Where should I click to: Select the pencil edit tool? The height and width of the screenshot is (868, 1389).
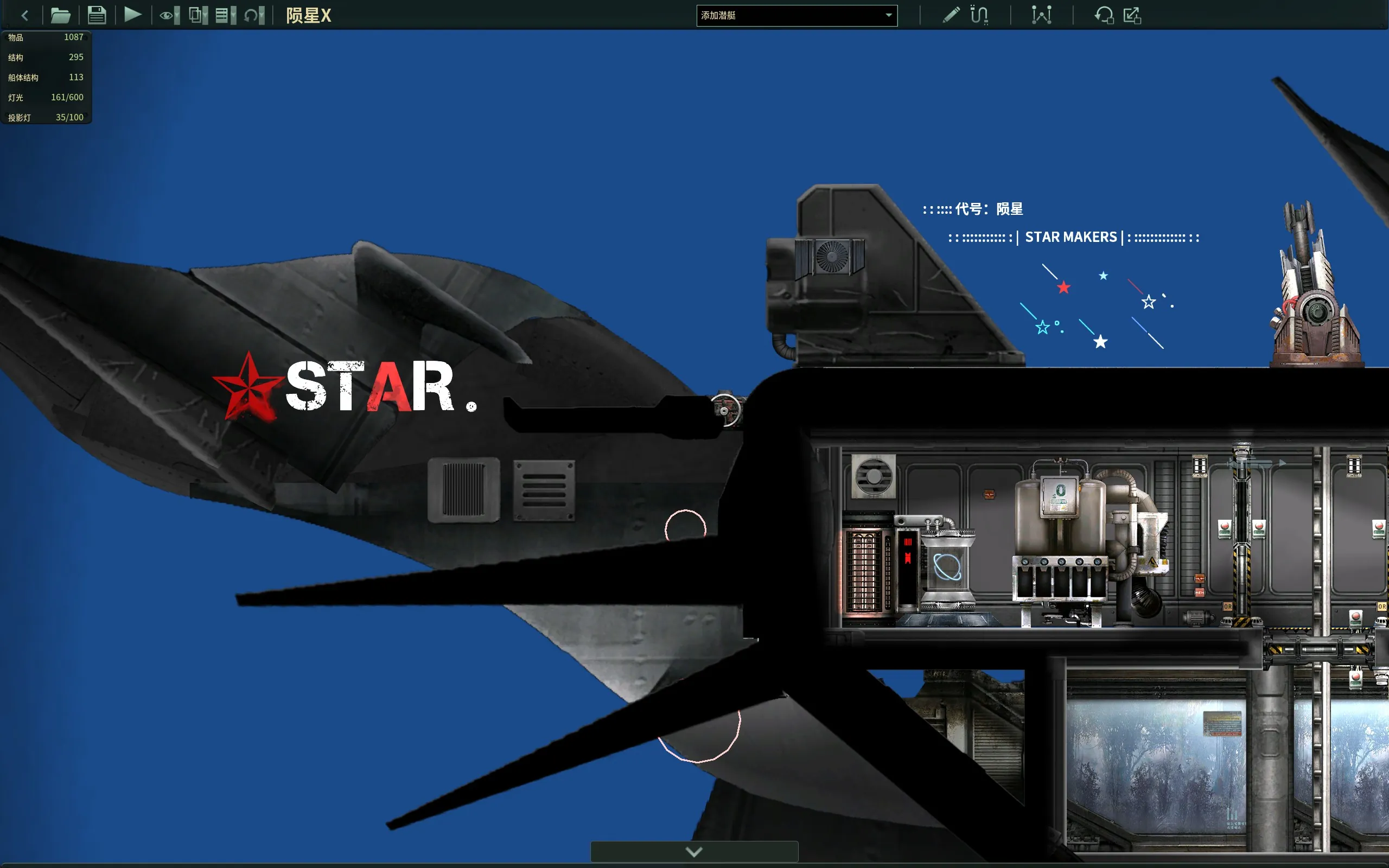tap(951, 15)
